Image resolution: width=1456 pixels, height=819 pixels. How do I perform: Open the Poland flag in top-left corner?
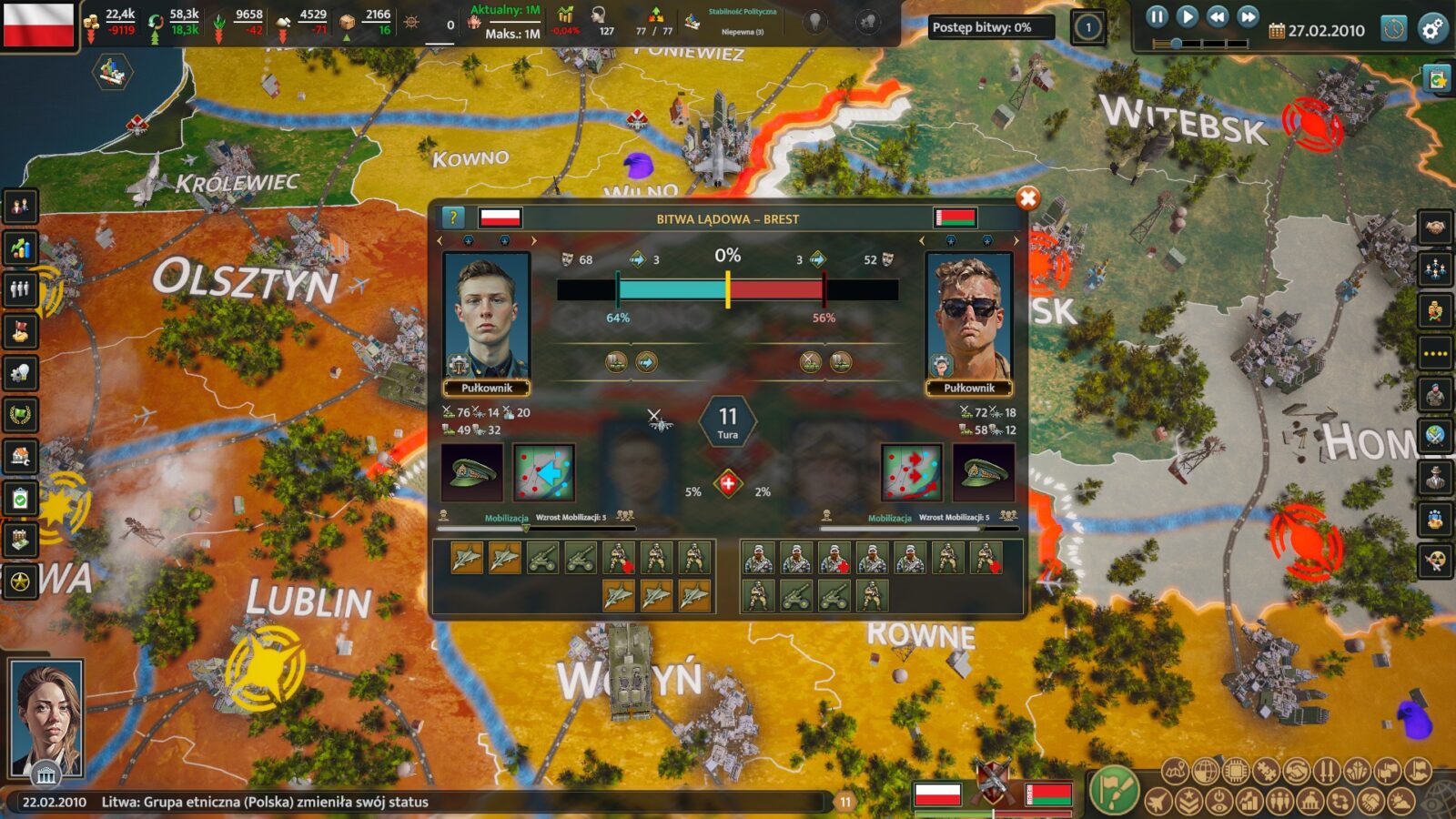38,25
